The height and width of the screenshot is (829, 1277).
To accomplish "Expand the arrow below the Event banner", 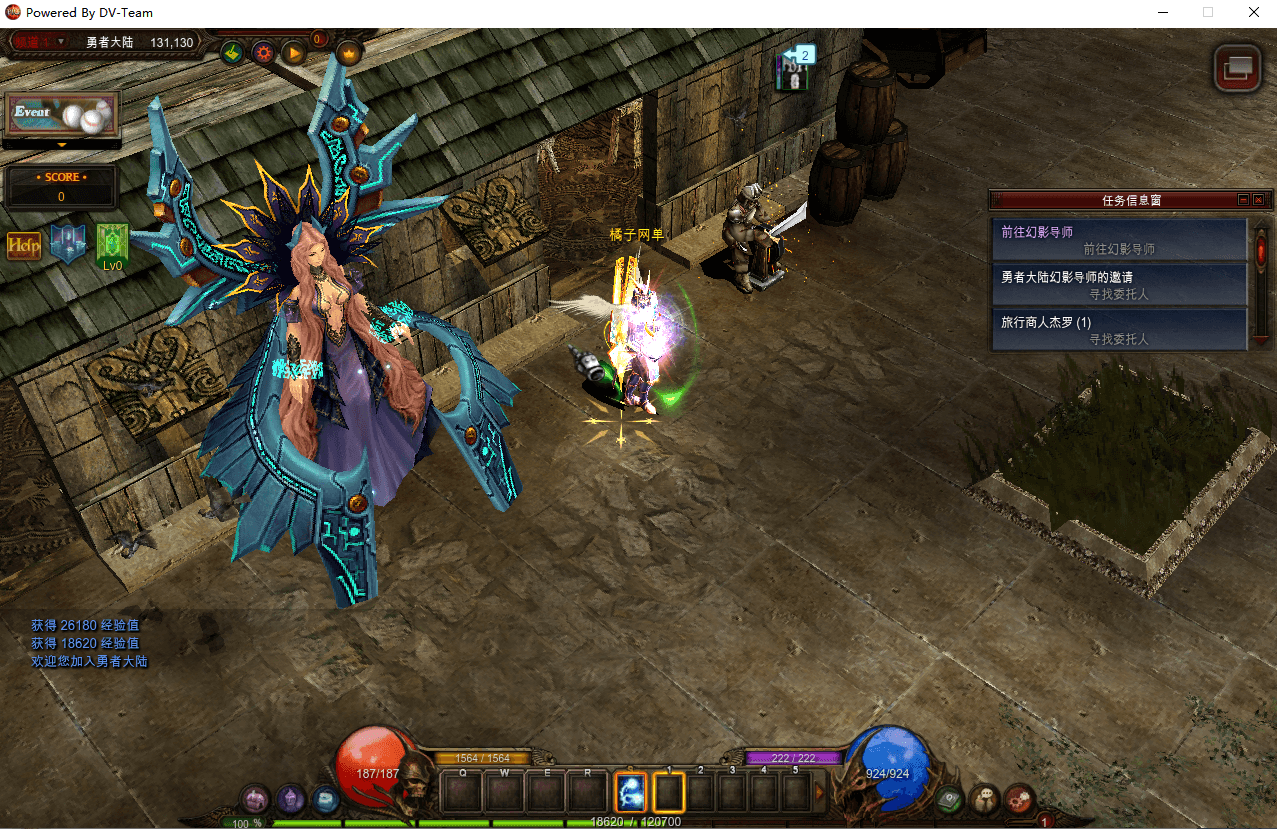I will (62, 145).
